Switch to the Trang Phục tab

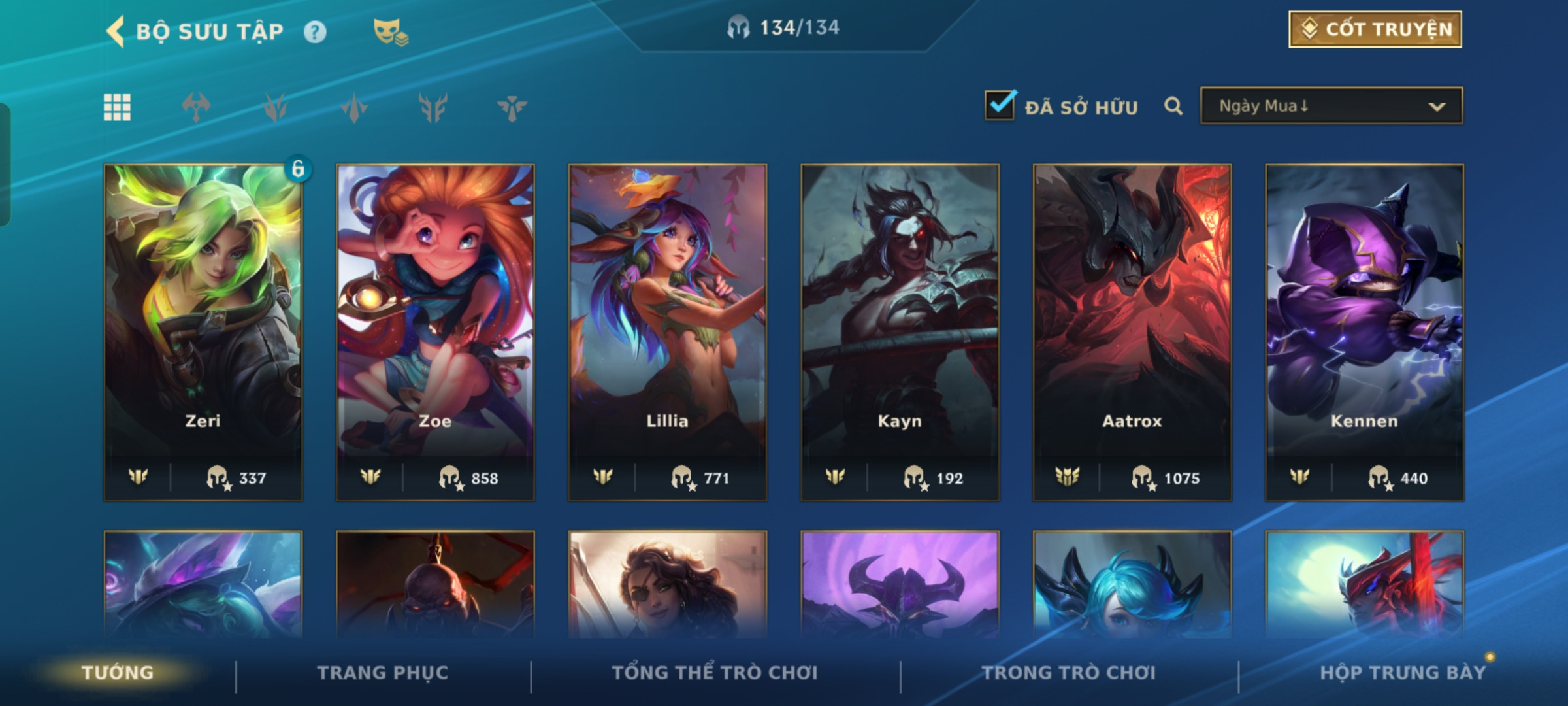(383, 672)
